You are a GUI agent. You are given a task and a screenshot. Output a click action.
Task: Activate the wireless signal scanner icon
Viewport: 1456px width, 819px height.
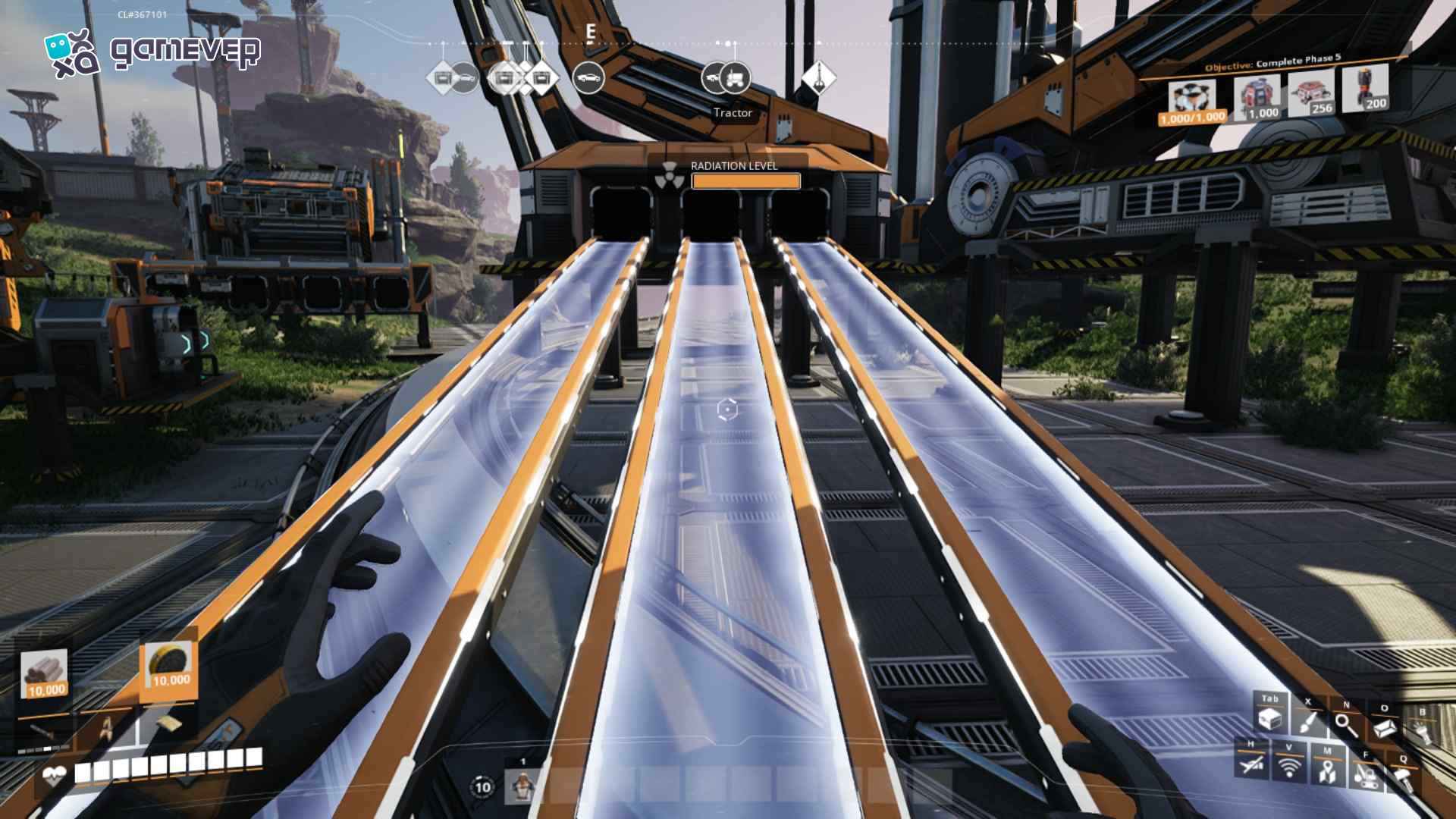coord(1288,767)
